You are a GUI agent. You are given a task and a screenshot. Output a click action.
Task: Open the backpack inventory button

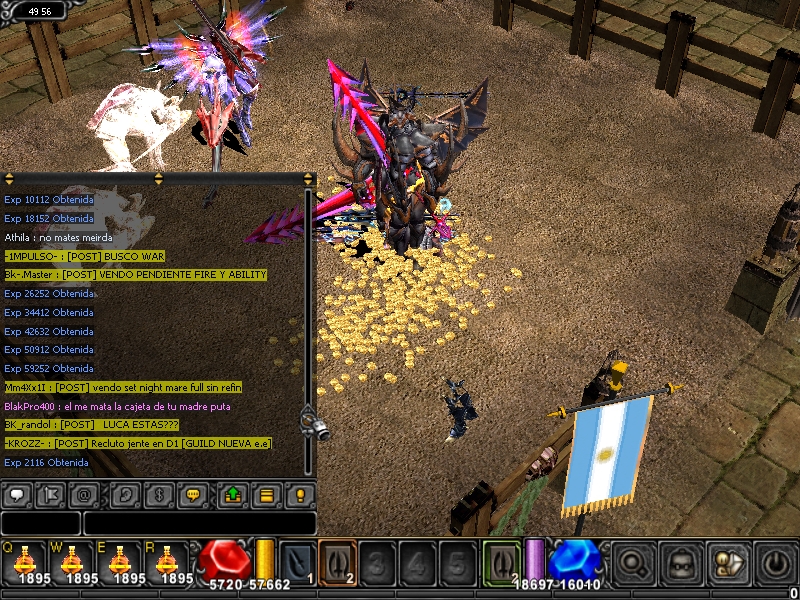pyautogui.click(x=682, y=563)
